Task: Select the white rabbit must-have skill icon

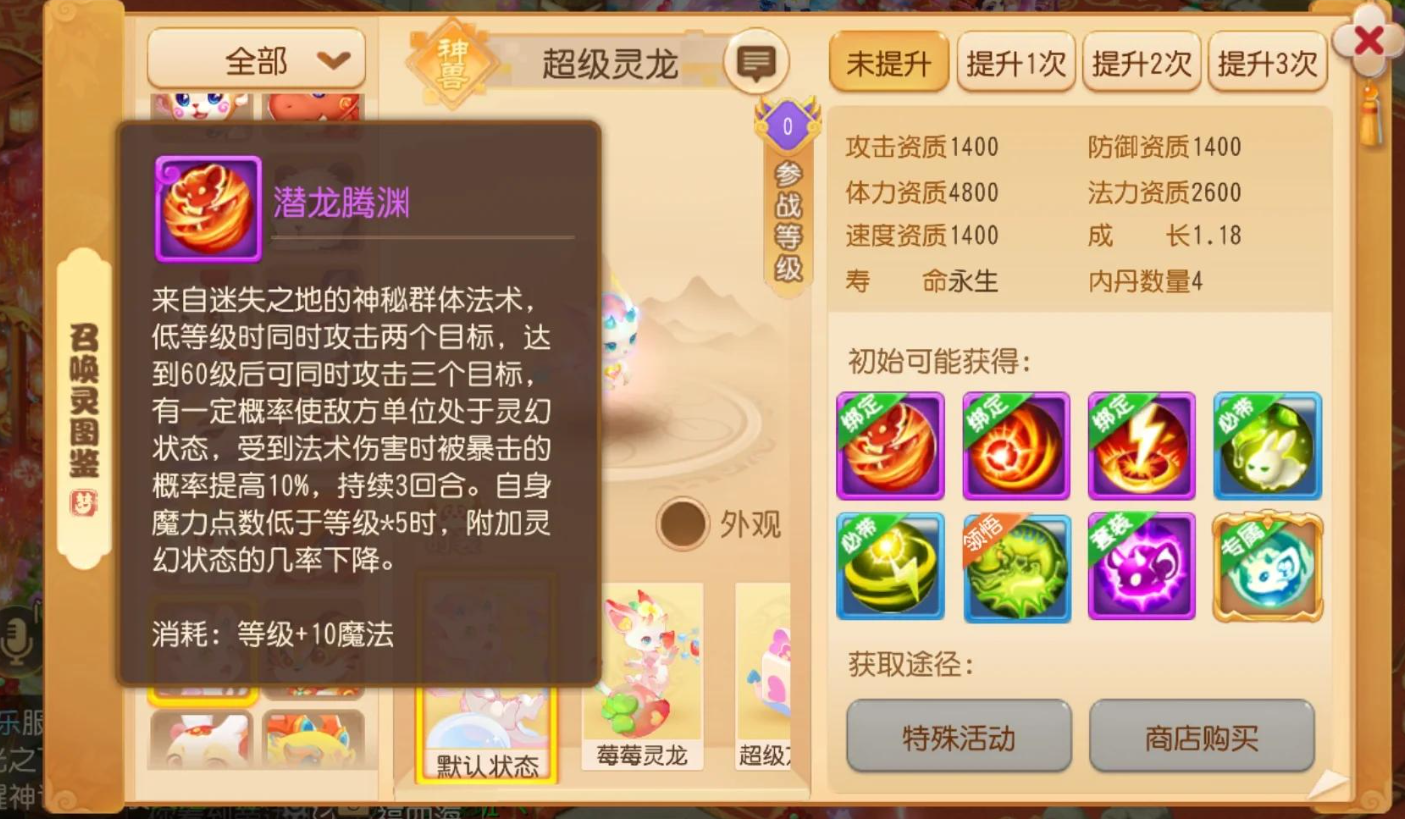Action: tap(1267, 445)
